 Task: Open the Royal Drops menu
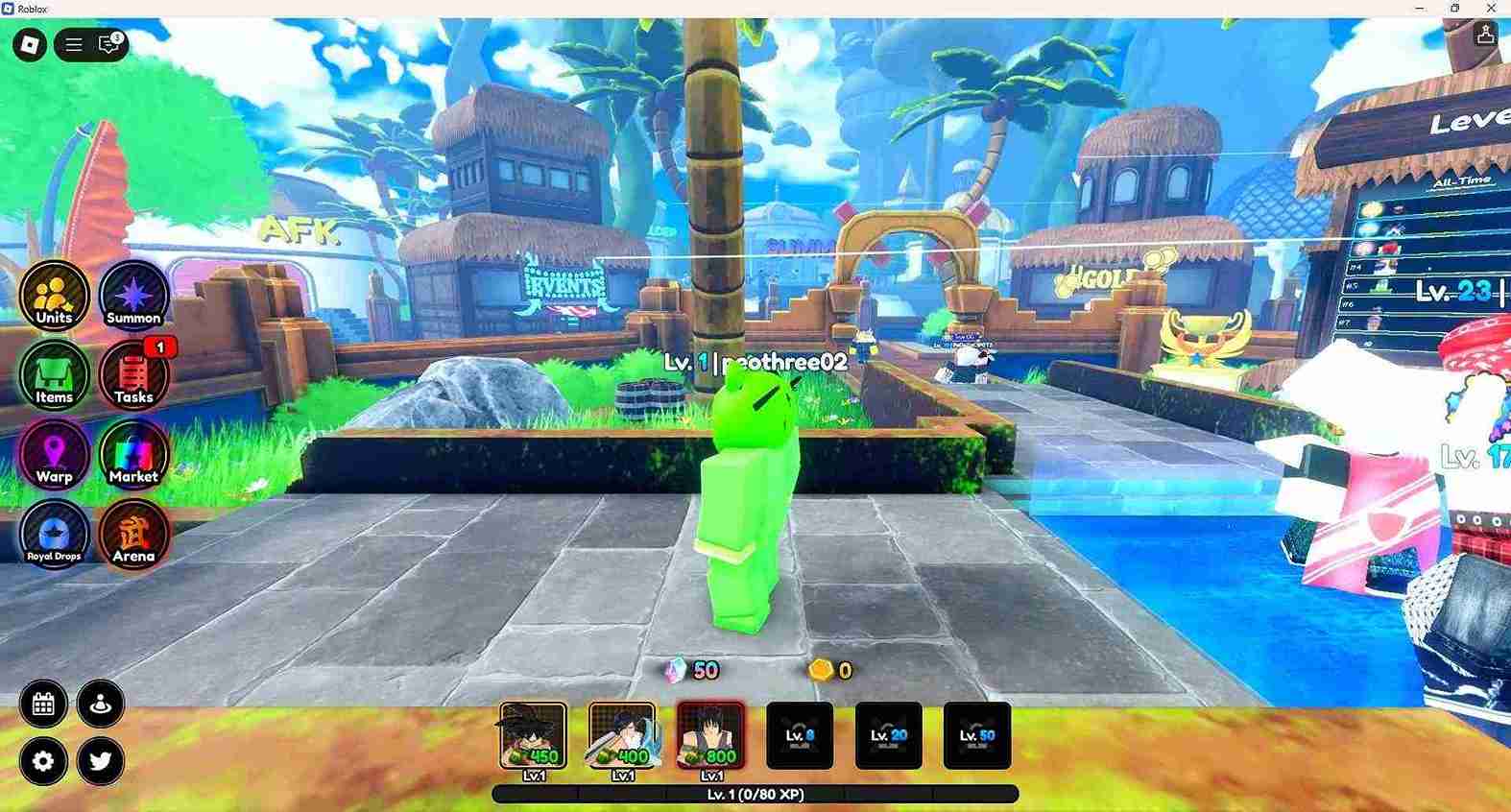pyautogui.click(x=54, y=535)
